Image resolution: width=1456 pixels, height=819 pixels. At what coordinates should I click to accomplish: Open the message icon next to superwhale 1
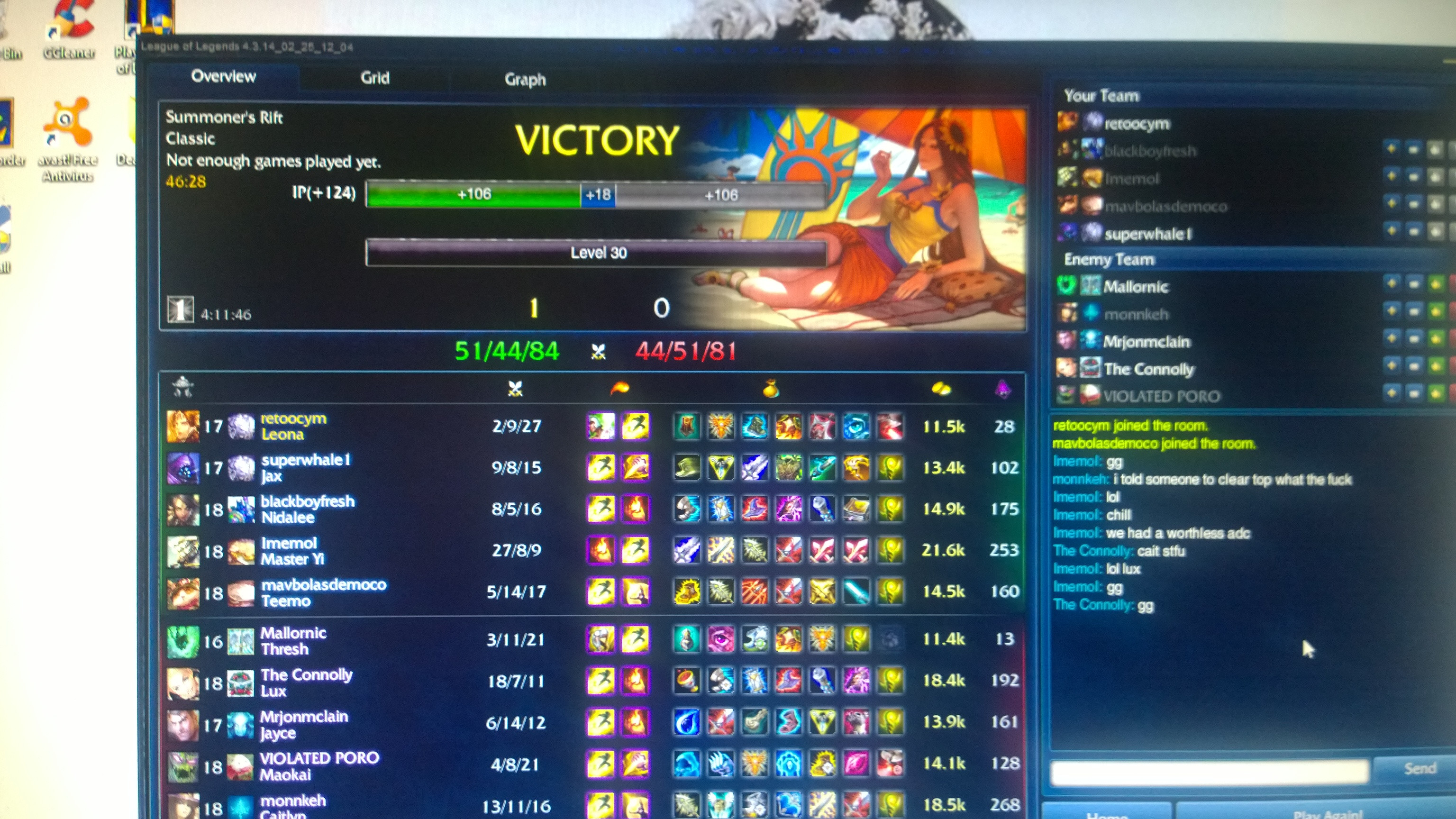coord(1414,232)
